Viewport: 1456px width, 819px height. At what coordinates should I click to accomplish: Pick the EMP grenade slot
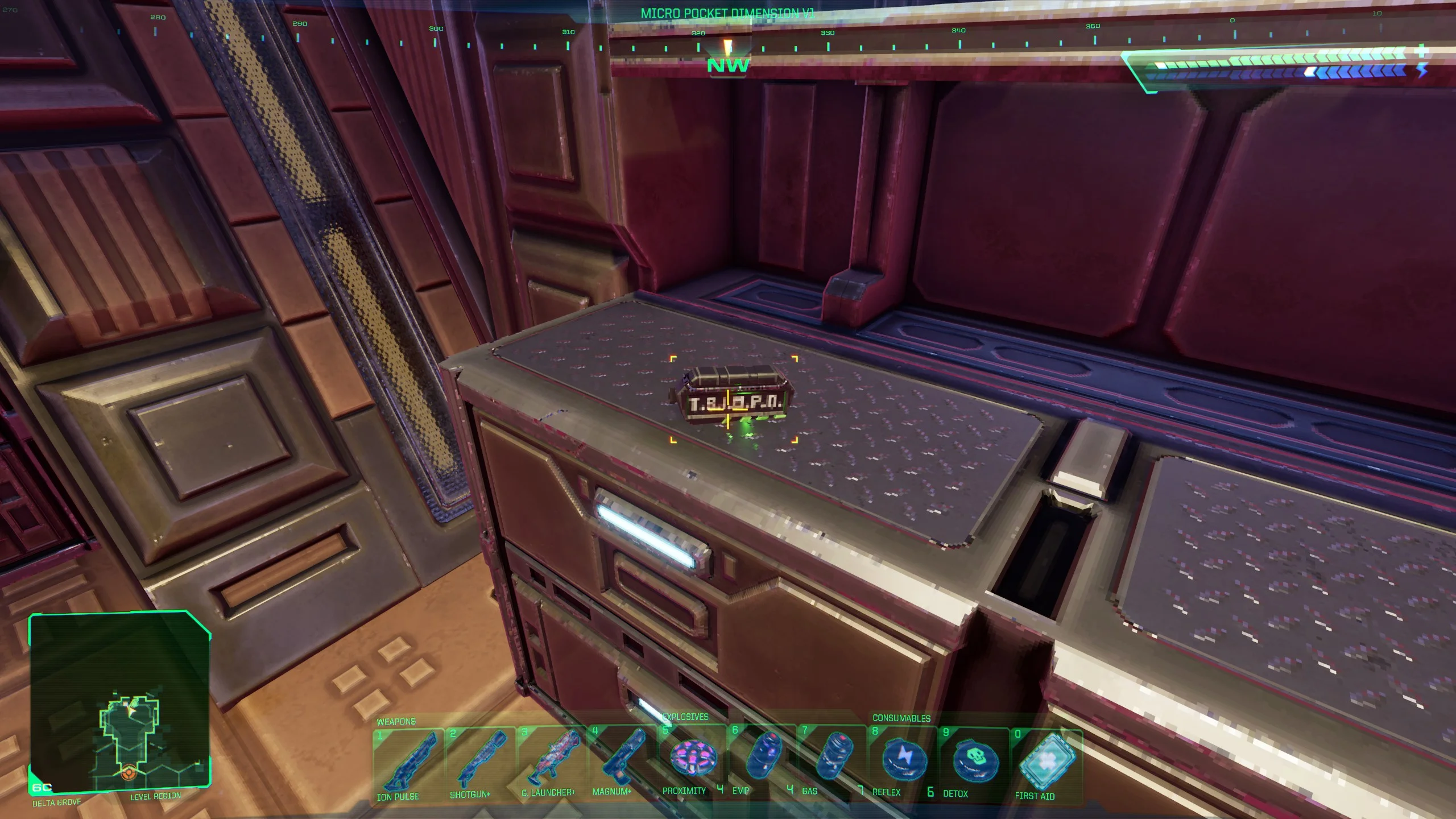click(x=762, y=759)
